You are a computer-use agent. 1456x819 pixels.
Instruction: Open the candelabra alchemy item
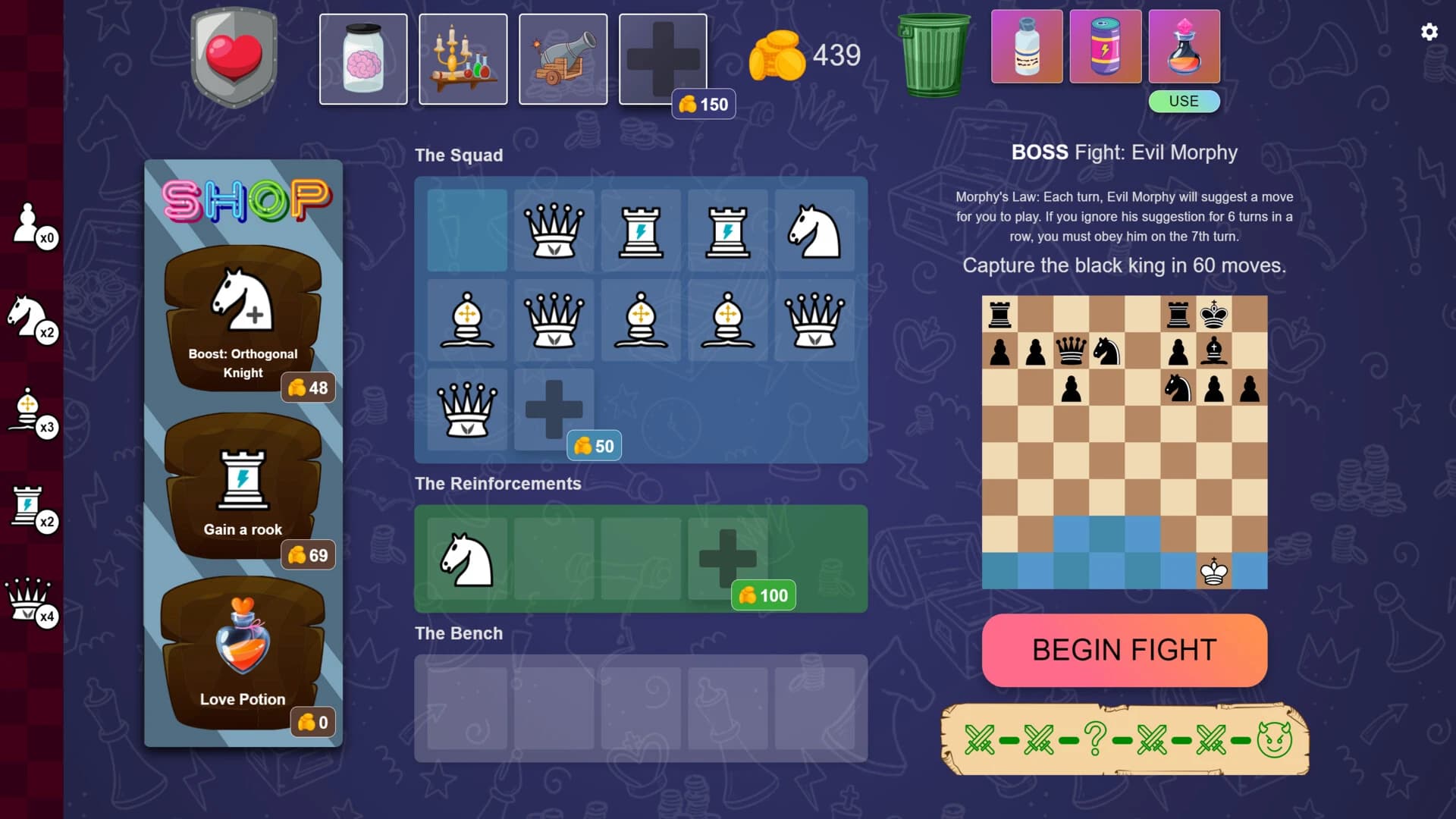coord(463,58)
